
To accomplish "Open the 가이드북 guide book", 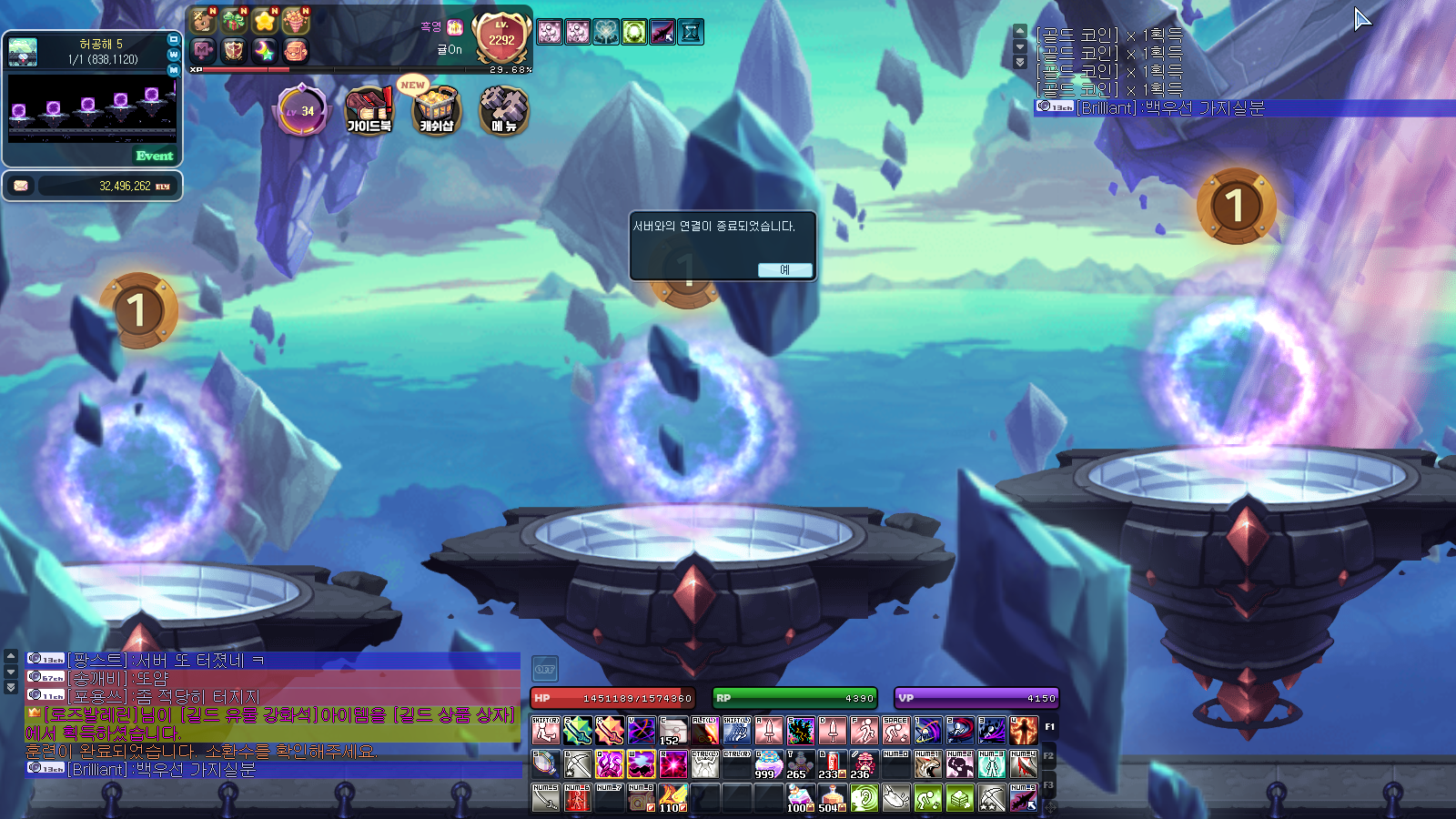I will point(369,110).
